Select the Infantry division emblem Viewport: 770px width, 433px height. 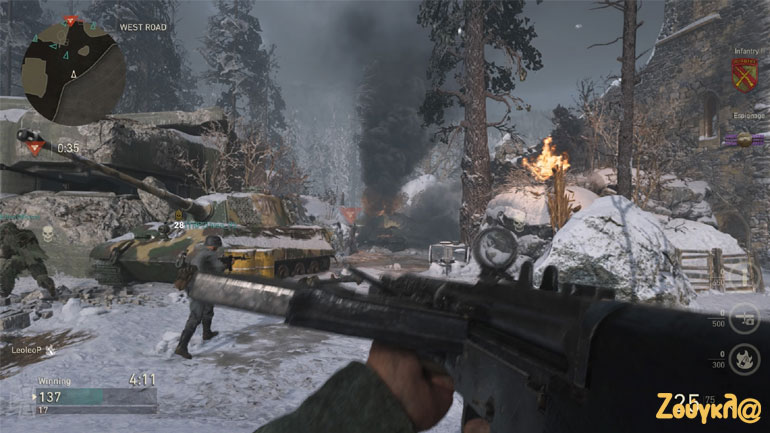[x=743, y=73]
